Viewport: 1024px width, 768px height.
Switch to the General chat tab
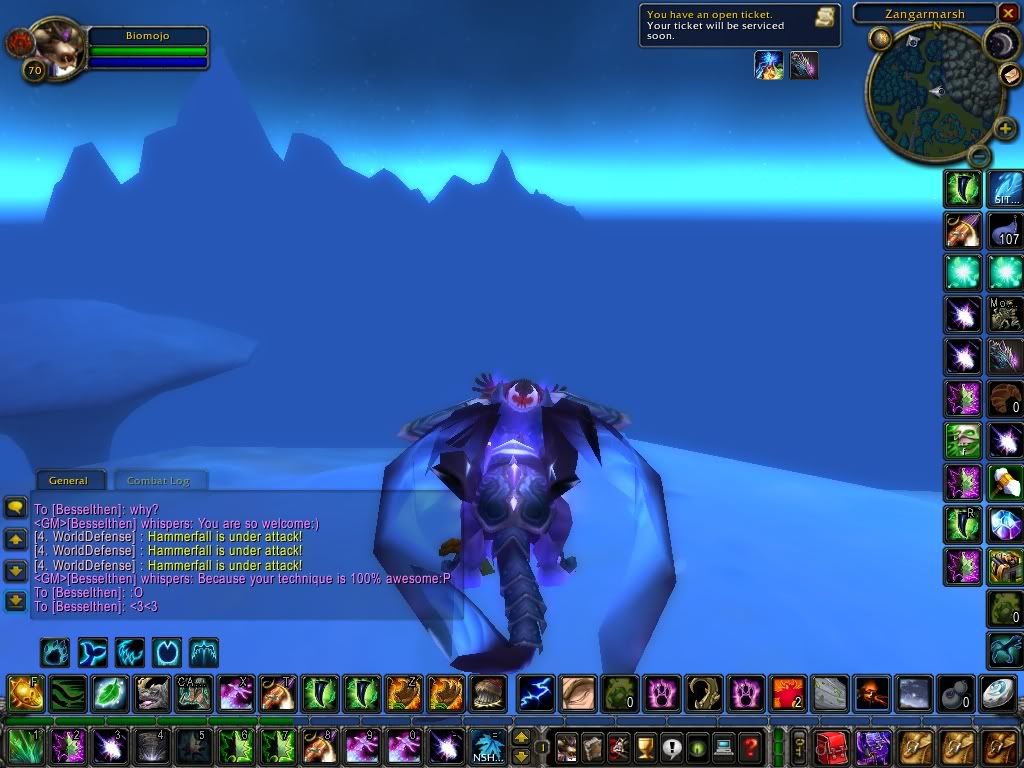[x=69, y=480]
